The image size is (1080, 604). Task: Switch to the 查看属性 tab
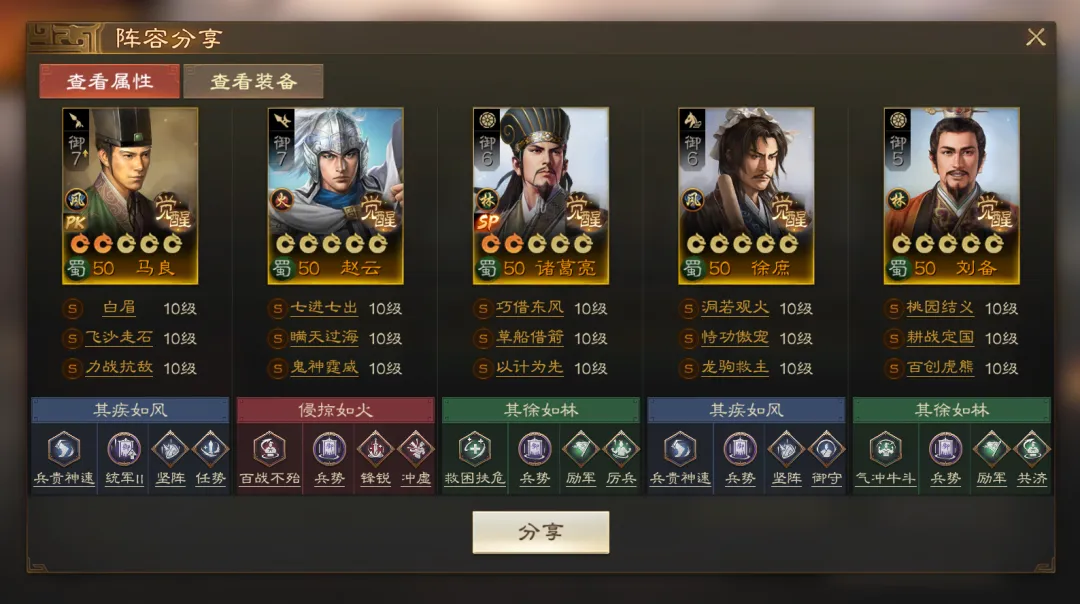pyautogui.click(x=110, y=81)
